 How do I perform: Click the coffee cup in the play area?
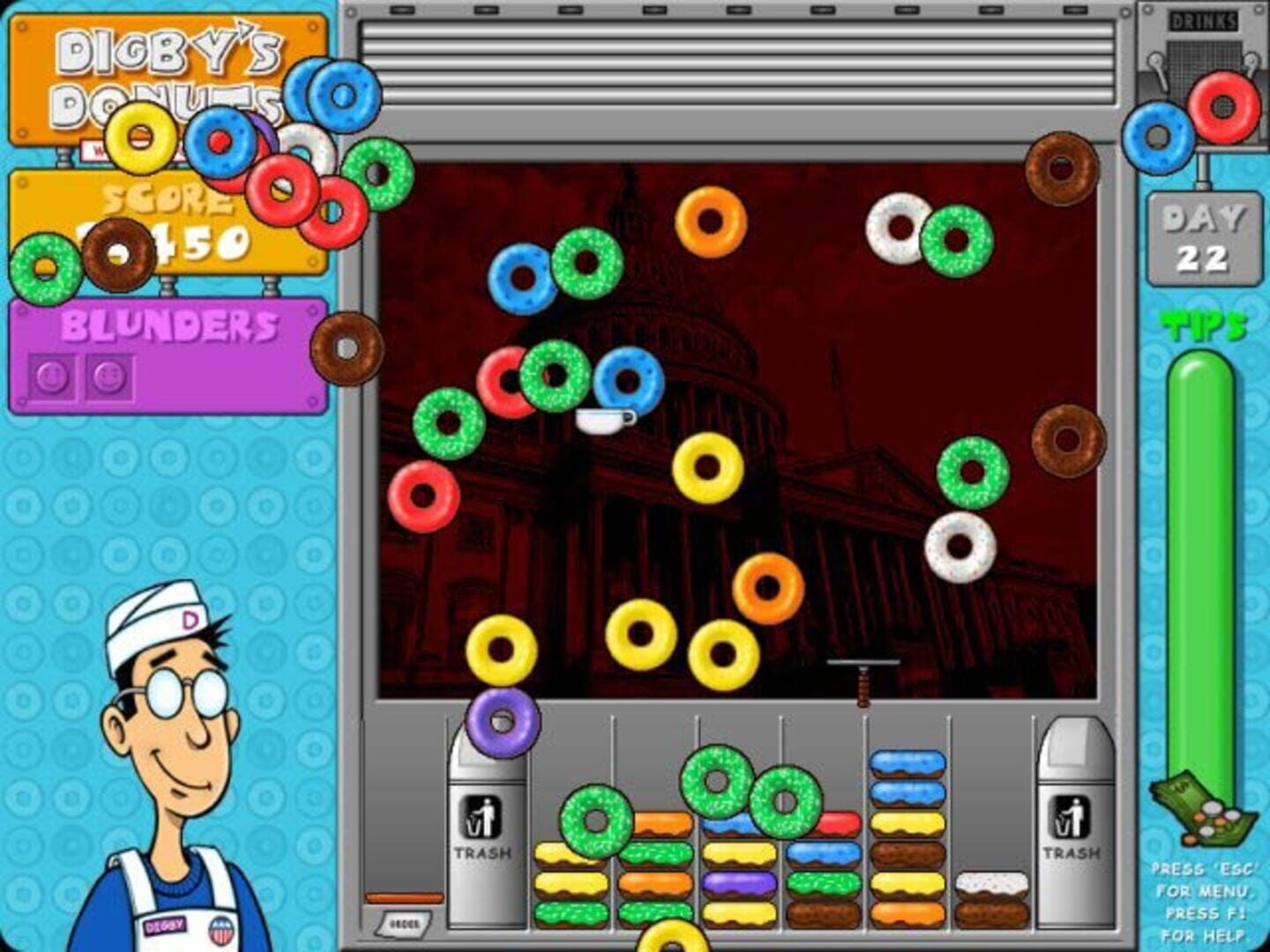[x=605, y=422]
